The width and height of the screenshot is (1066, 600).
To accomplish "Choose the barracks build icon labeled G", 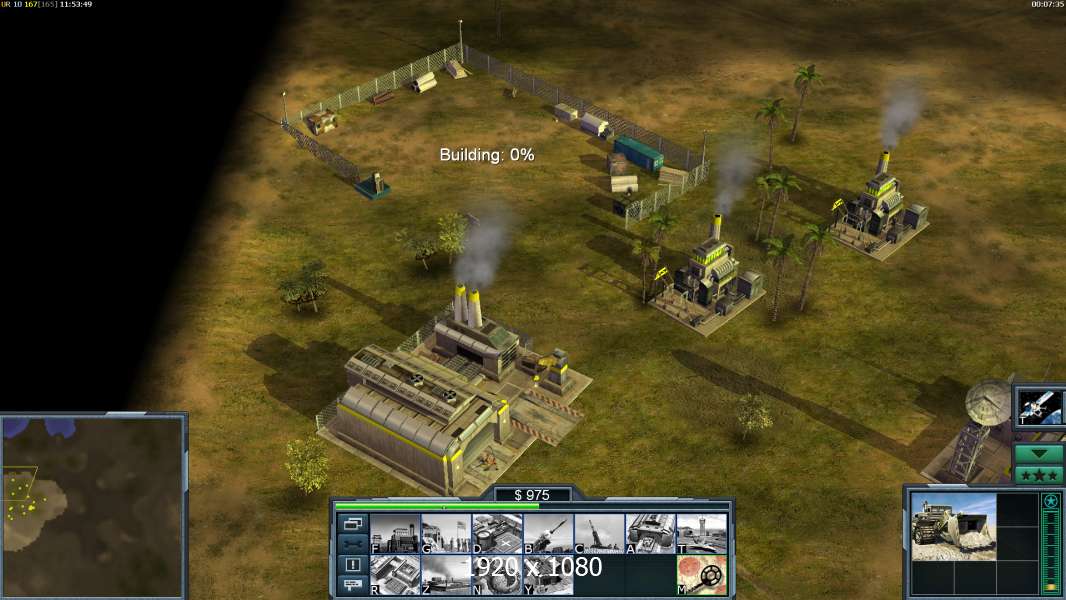I will click(x=445, y=534).
